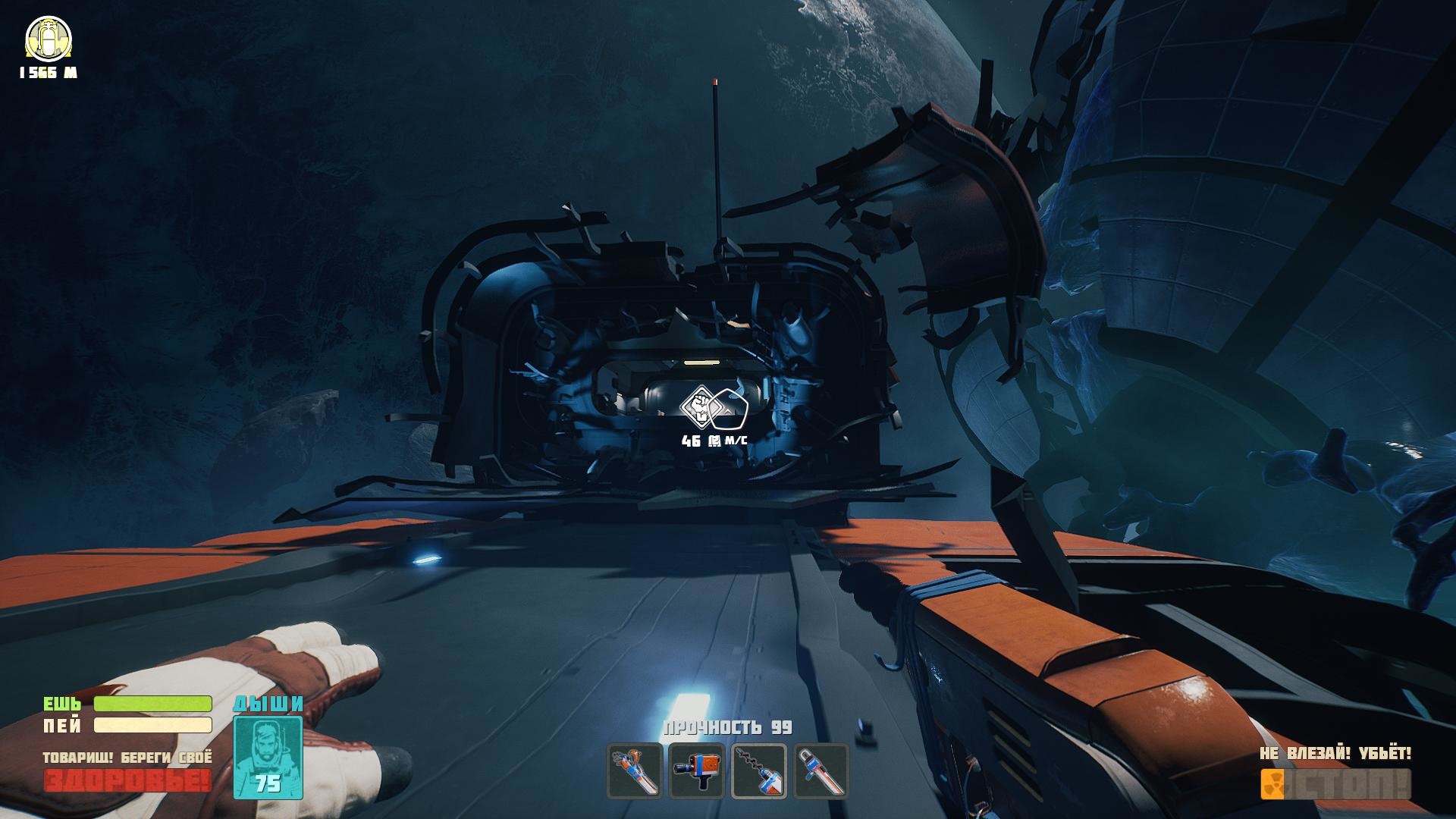This screenshot has width=1456, height=819.
Task: Select the grabber tool hotbar slot
Action: pyautogui.click(x=635, y=770)
